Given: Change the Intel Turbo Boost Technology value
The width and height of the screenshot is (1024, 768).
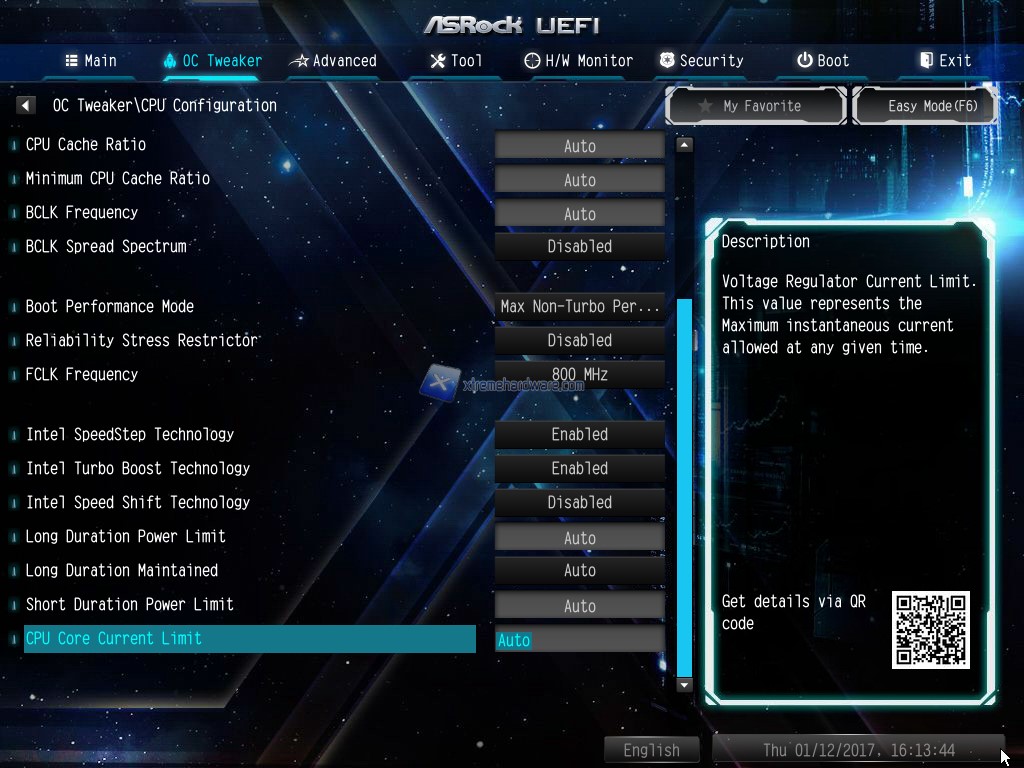Looking at the screenshot, I should point(580,469).
